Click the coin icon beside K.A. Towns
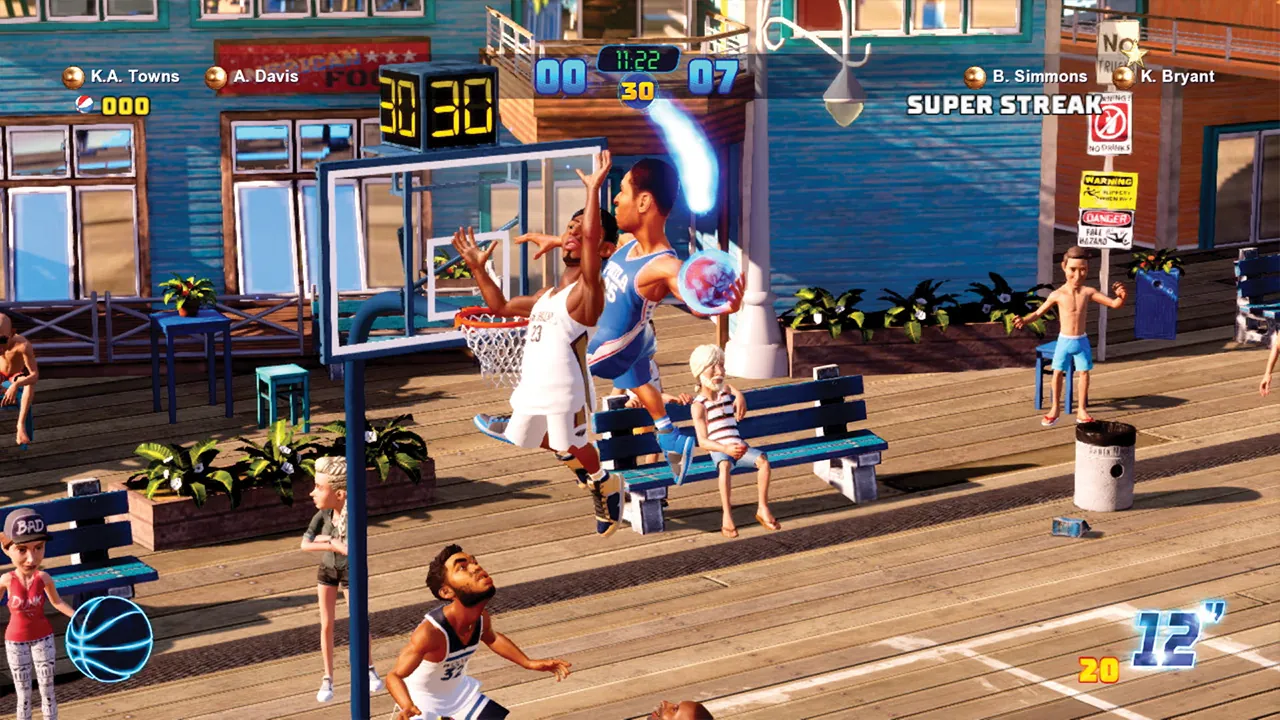 [72, 75]
